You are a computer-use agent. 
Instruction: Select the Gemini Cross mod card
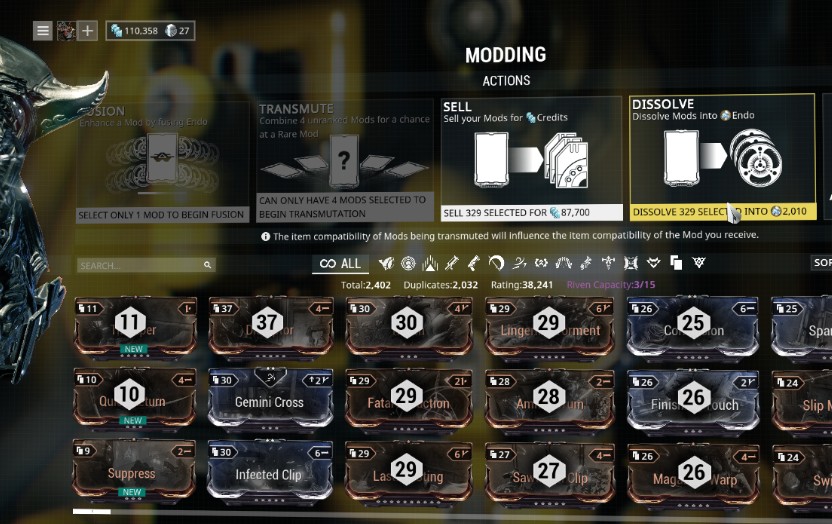269,401
